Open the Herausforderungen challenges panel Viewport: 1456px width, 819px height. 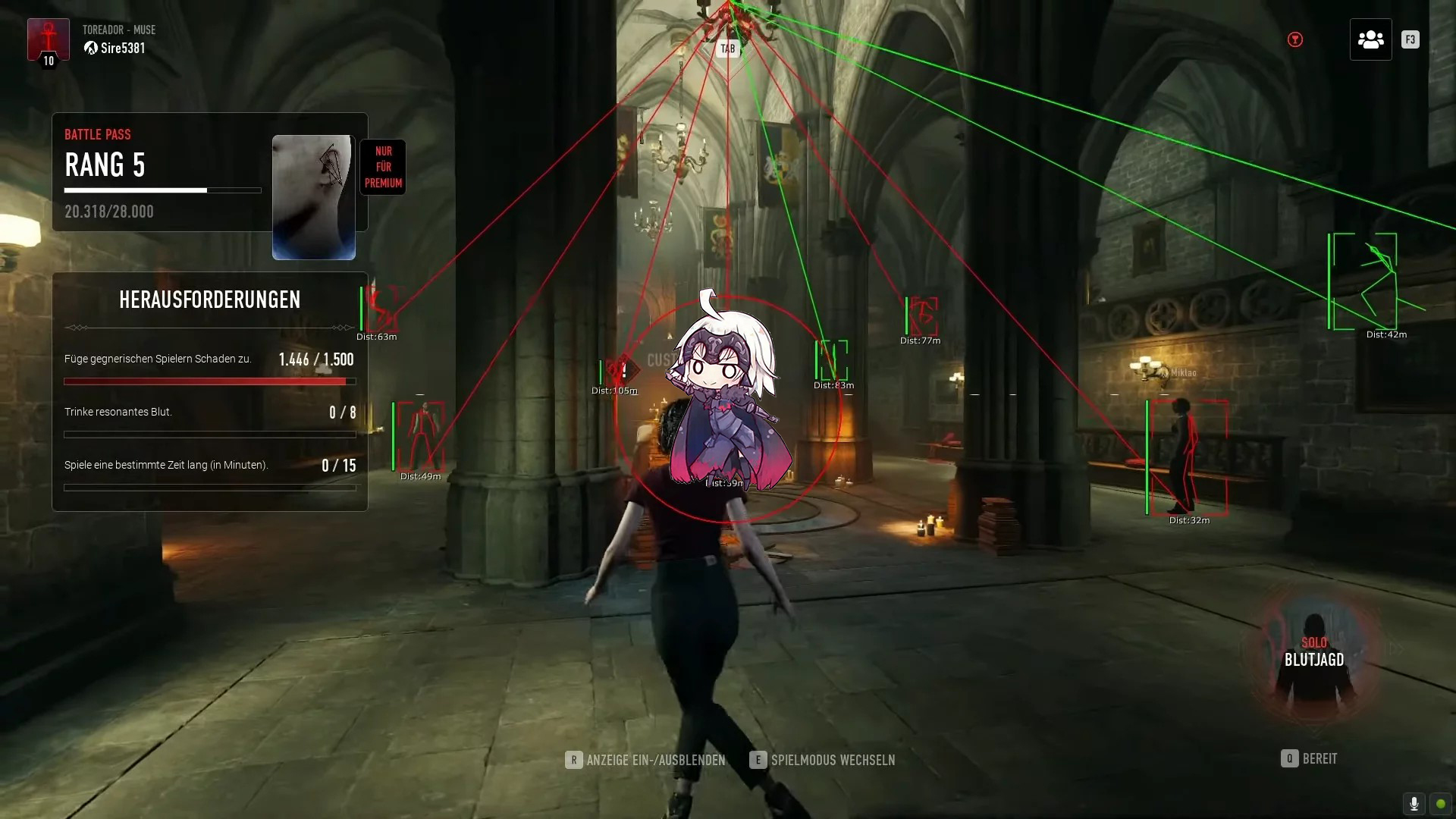click(x=209, y=300)
